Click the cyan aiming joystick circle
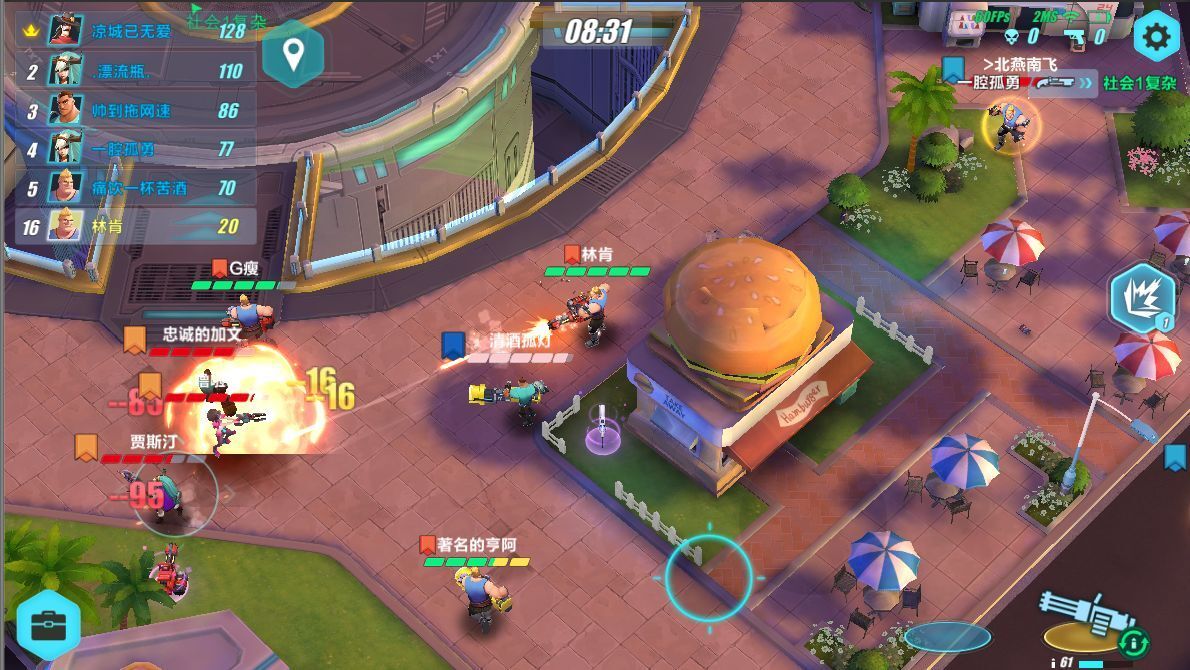 (x=709, y=577)
